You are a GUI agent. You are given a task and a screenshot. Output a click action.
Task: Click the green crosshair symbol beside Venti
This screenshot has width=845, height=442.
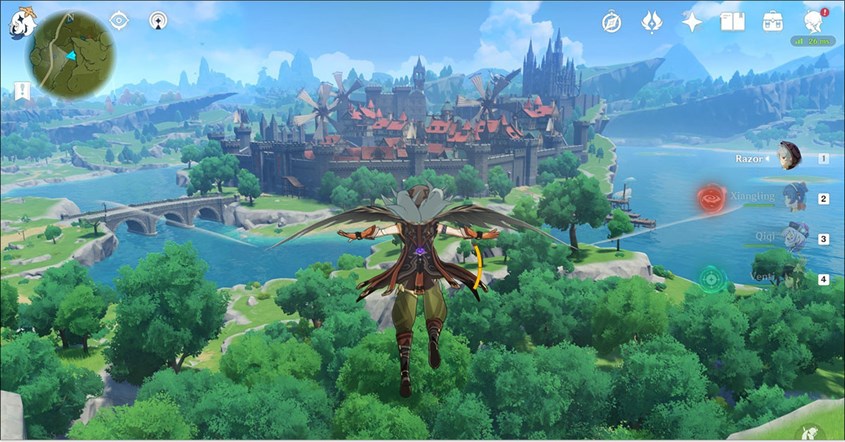click(x=711, y=277)
